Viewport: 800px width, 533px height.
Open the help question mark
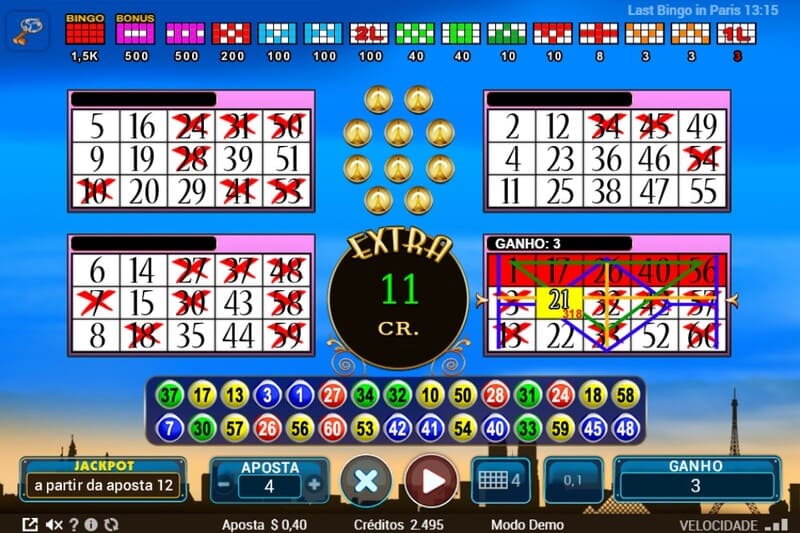73,524
